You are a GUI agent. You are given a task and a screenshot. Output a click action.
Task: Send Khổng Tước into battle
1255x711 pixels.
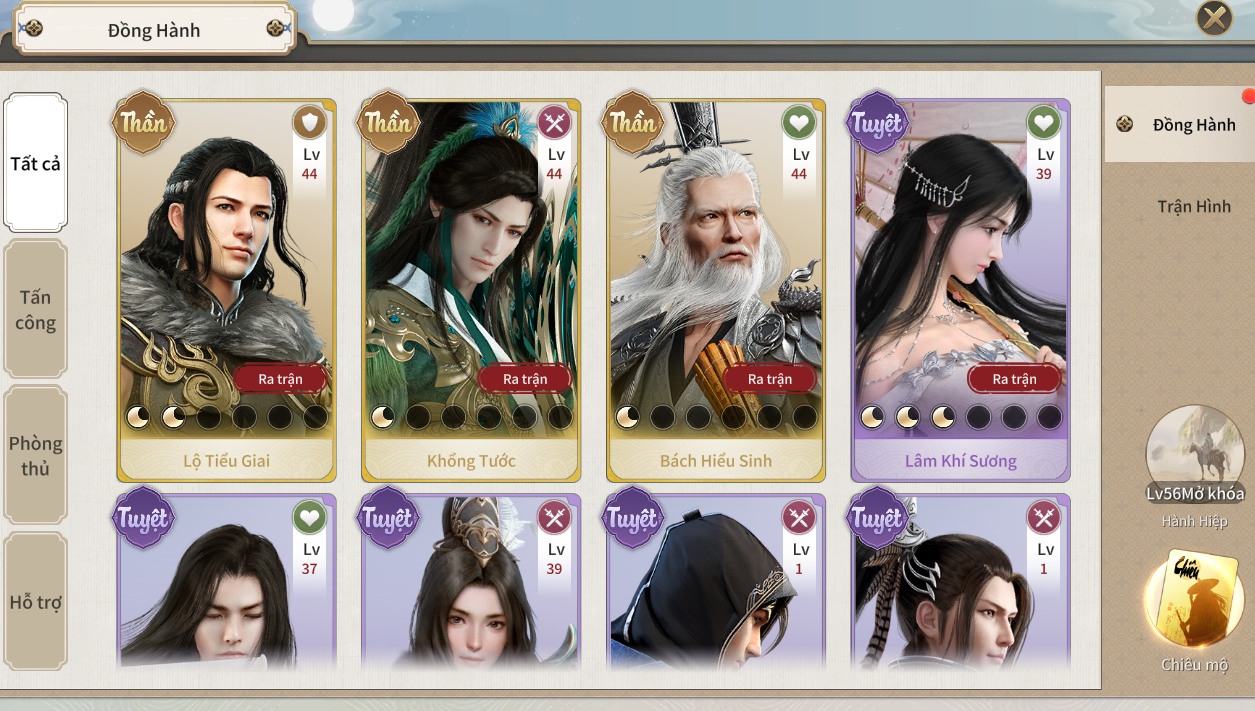(x=527, y=379)
